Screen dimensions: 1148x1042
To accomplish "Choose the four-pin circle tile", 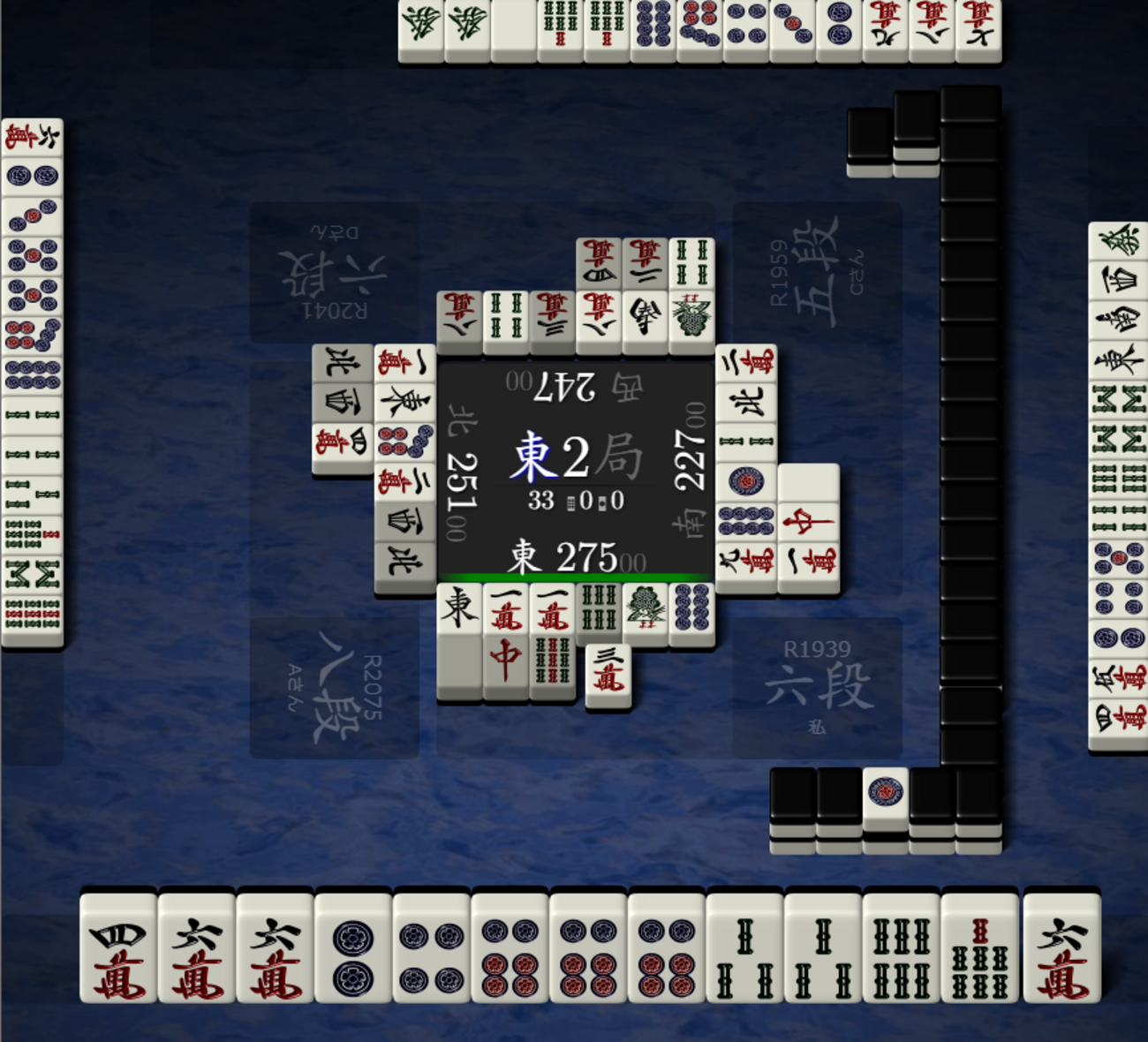I will pos(431,948).
